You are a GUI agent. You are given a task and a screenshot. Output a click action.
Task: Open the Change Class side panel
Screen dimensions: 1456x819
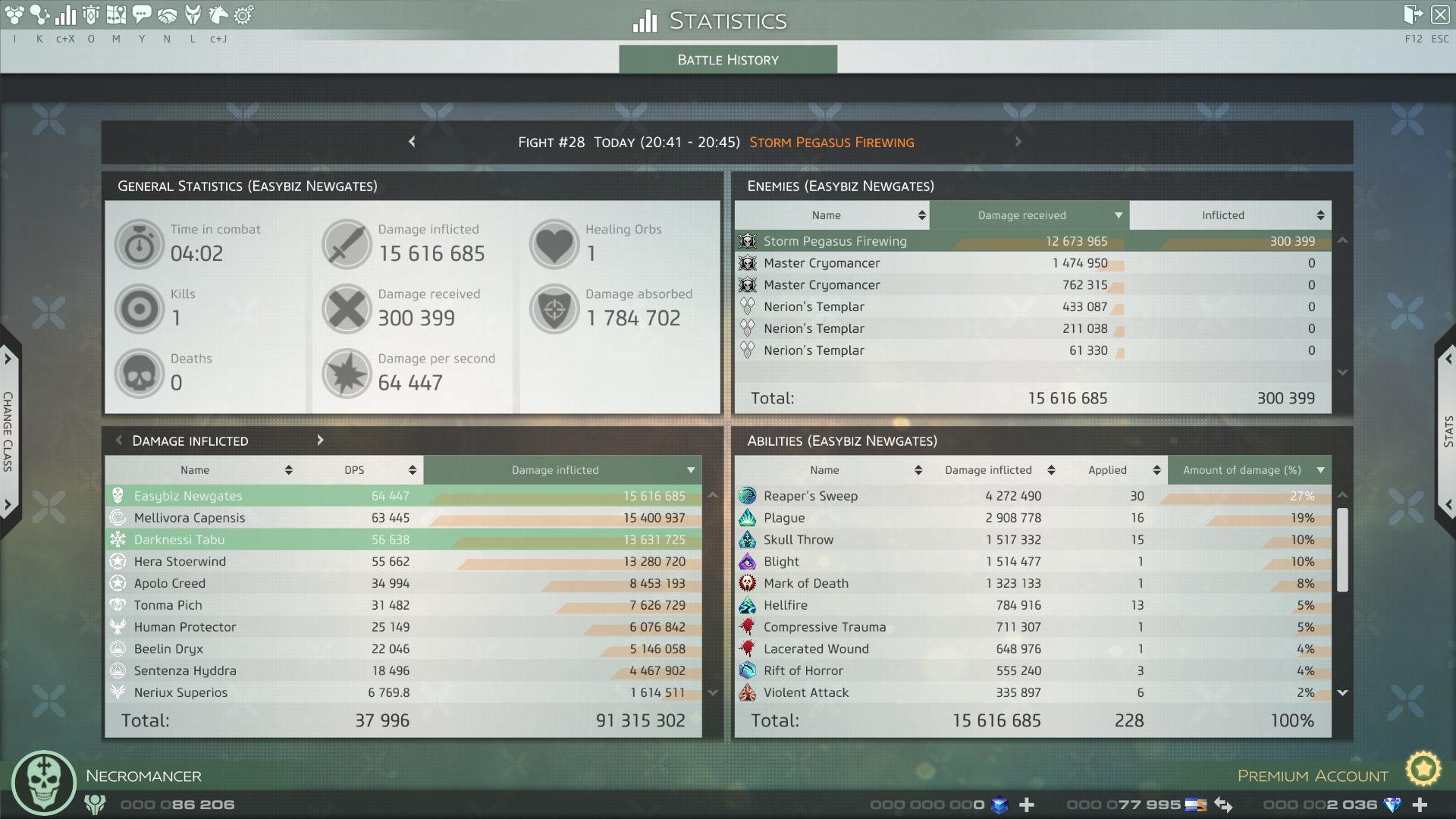coord(8,431)
